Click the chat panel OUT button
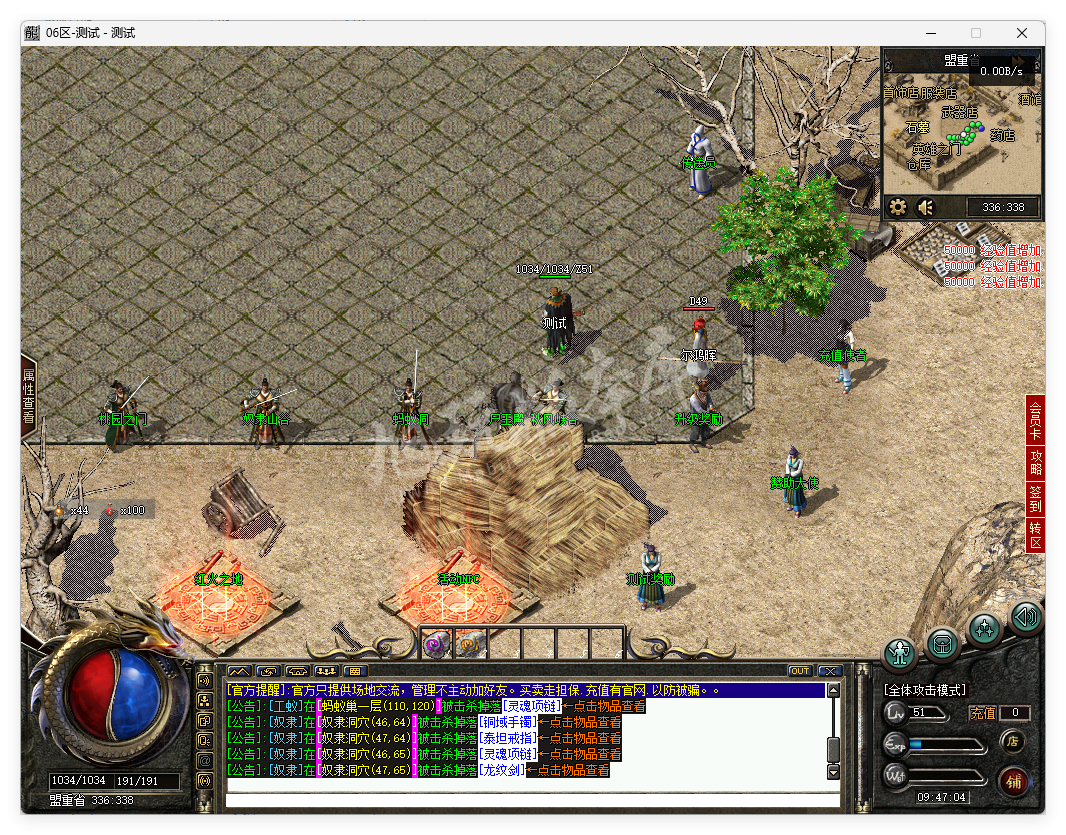 click(800, 671)
